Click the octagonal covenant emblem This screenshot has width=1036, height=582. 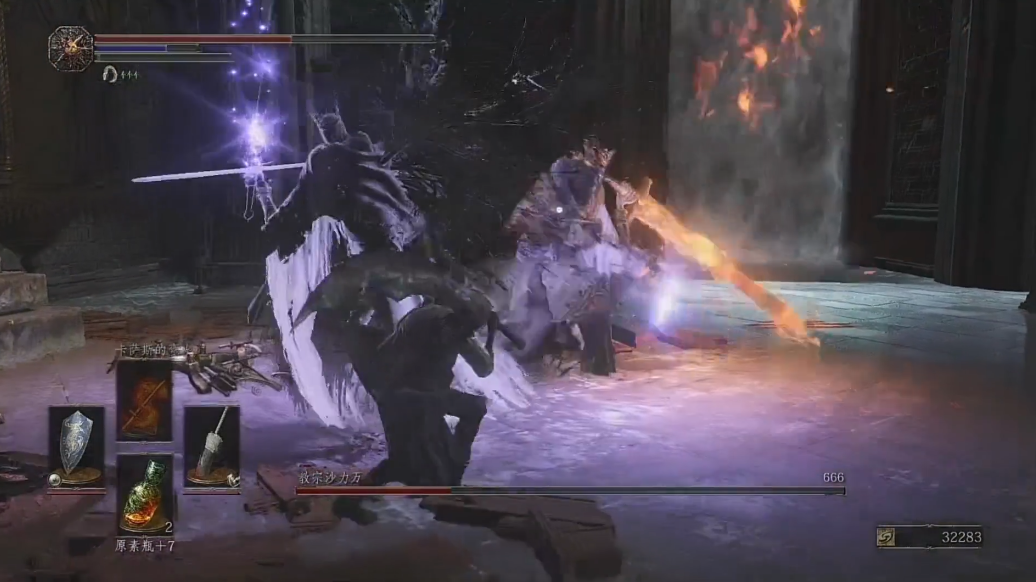coord(70,48)
